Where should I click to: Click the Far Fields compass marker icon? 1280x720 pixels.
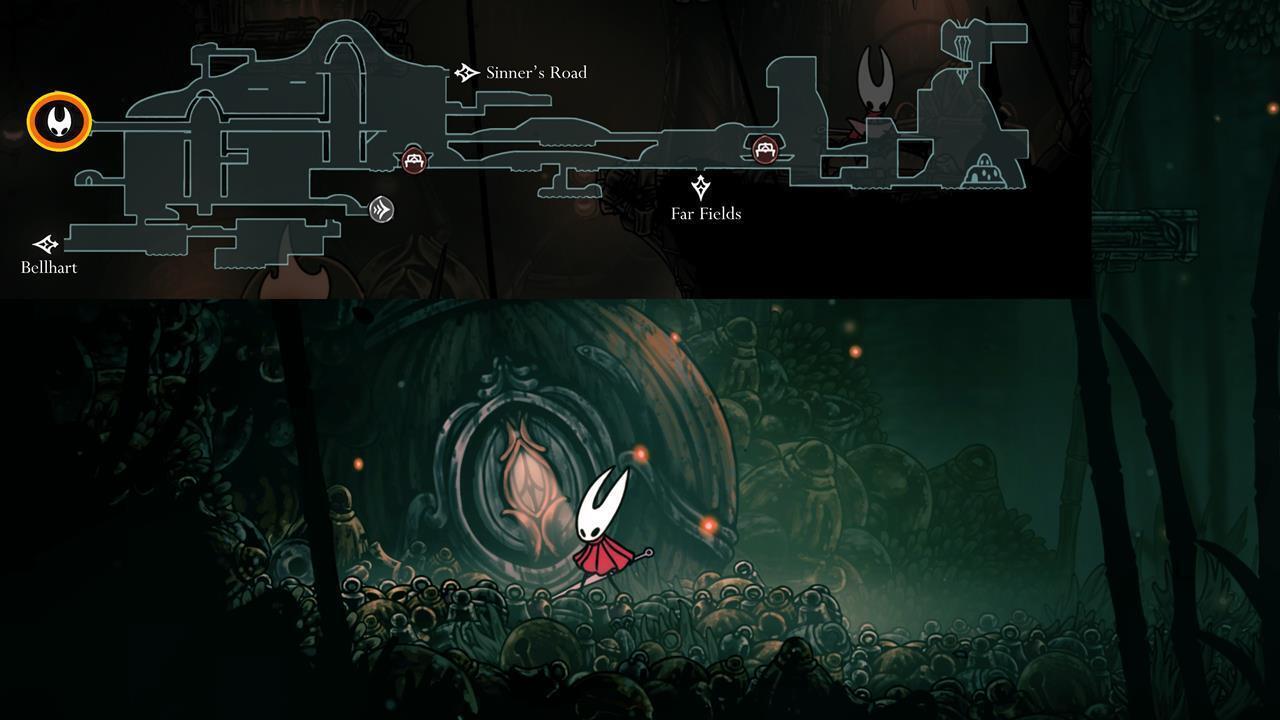700,186
